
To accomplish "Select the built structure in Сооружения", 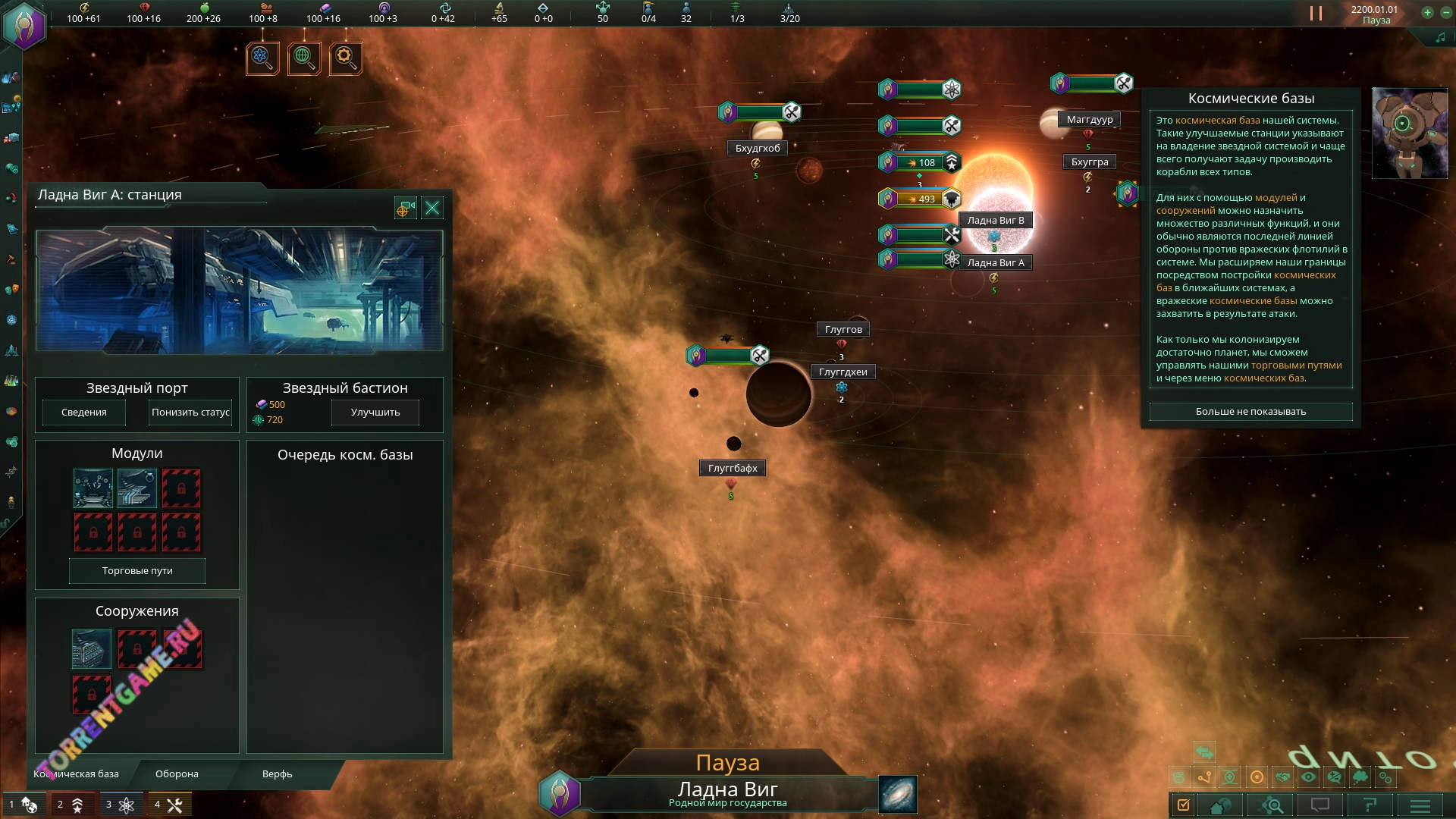I will pos(92,649).
